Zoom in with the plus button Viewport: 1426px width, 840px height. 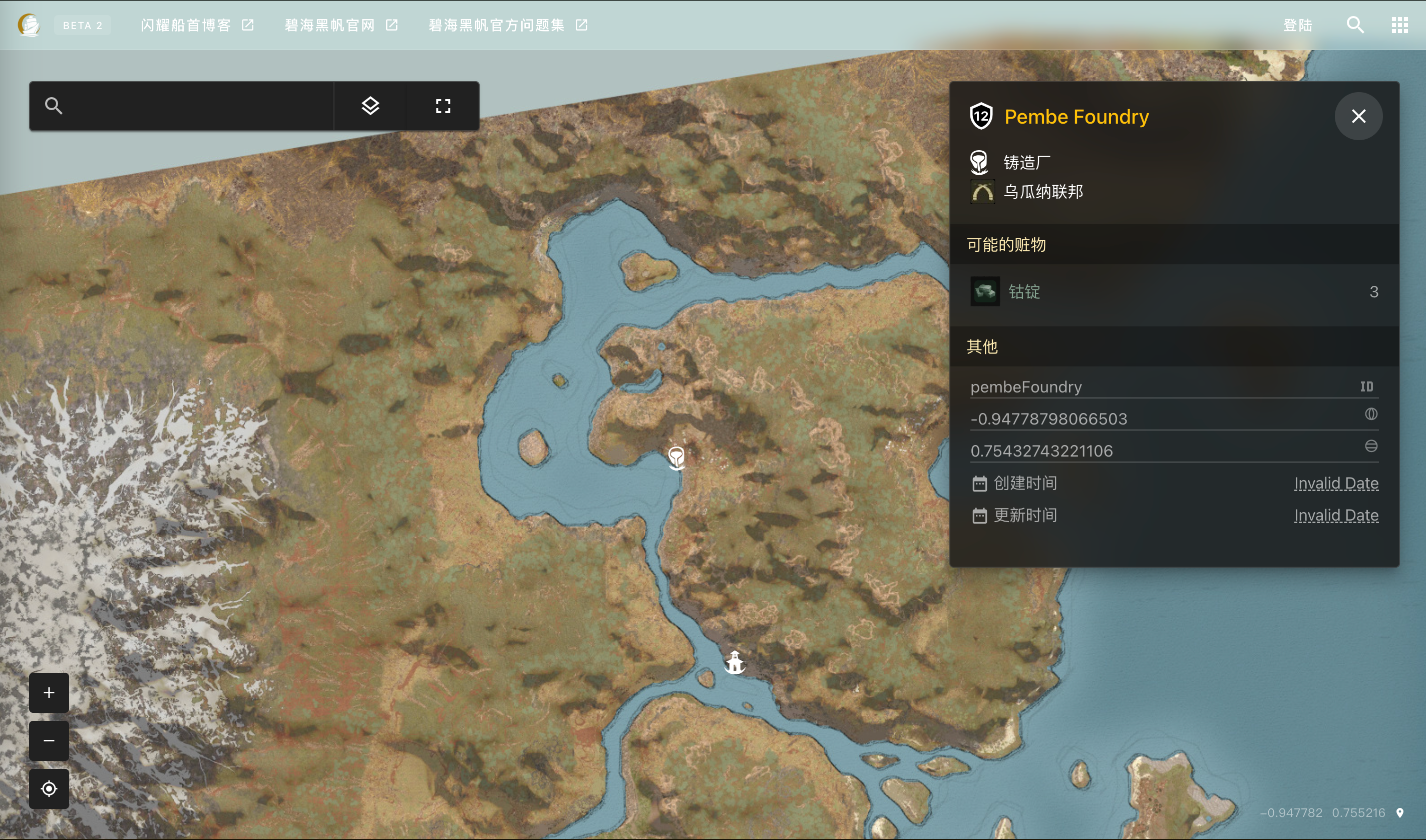click(49, 692)
